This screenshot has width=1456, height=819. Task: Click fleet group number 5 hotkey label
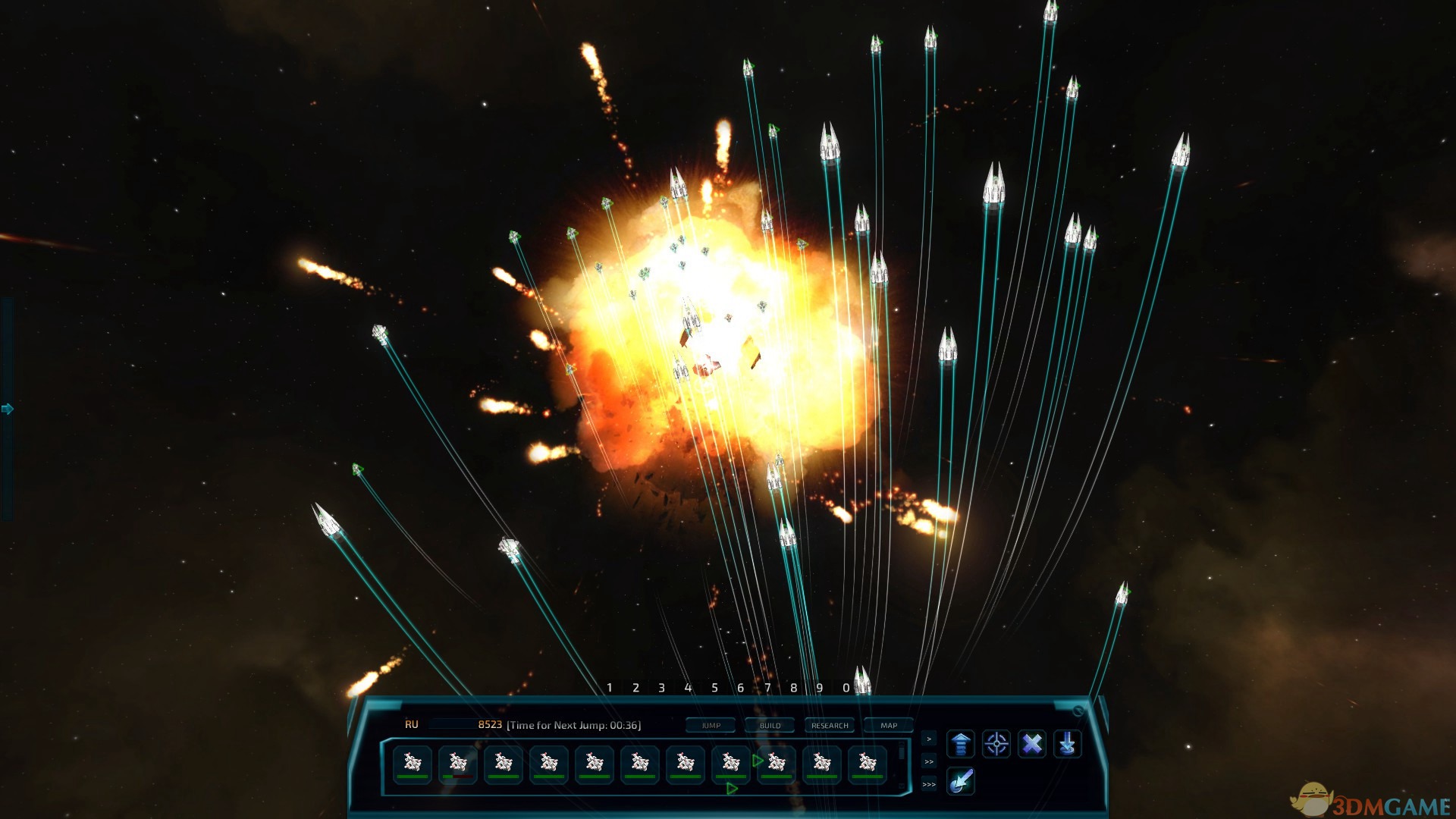(x=714, y=688)
